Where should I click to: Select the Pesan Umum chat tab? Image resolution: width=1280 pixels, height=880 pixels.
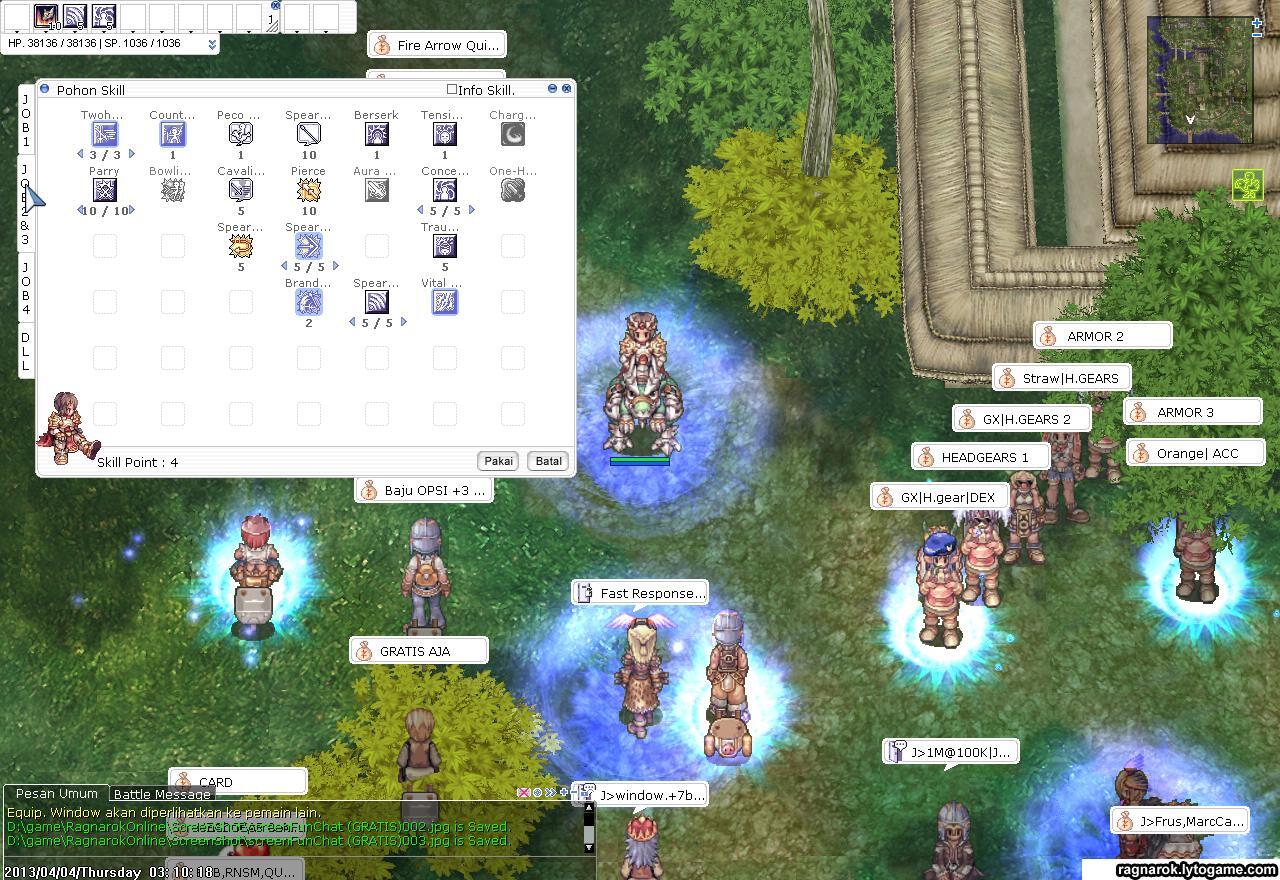click(x=57, y=794)
